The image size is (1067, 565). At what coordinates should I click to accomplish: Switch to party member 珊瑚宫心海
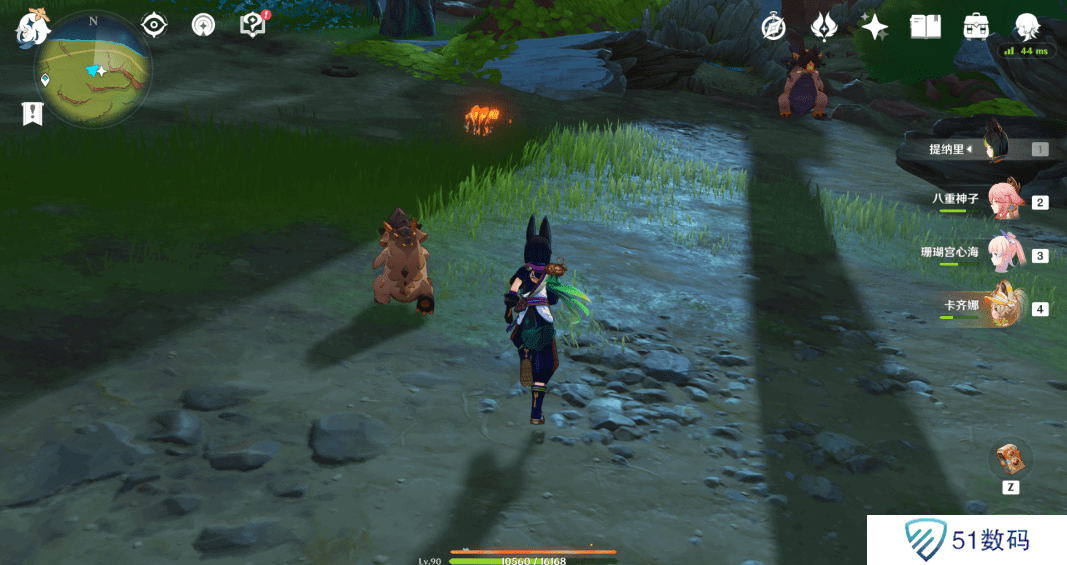tap(990, 254)
